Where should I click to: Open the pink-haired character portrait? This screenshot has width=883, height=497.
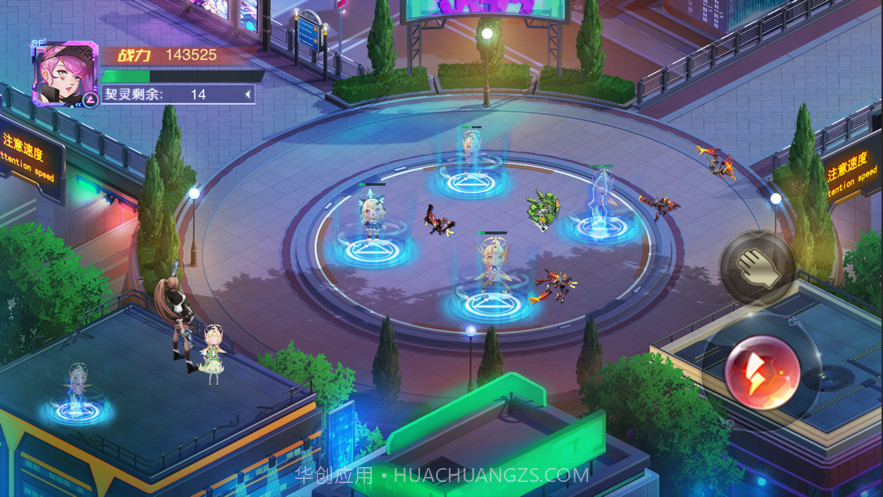coord(63,72)
